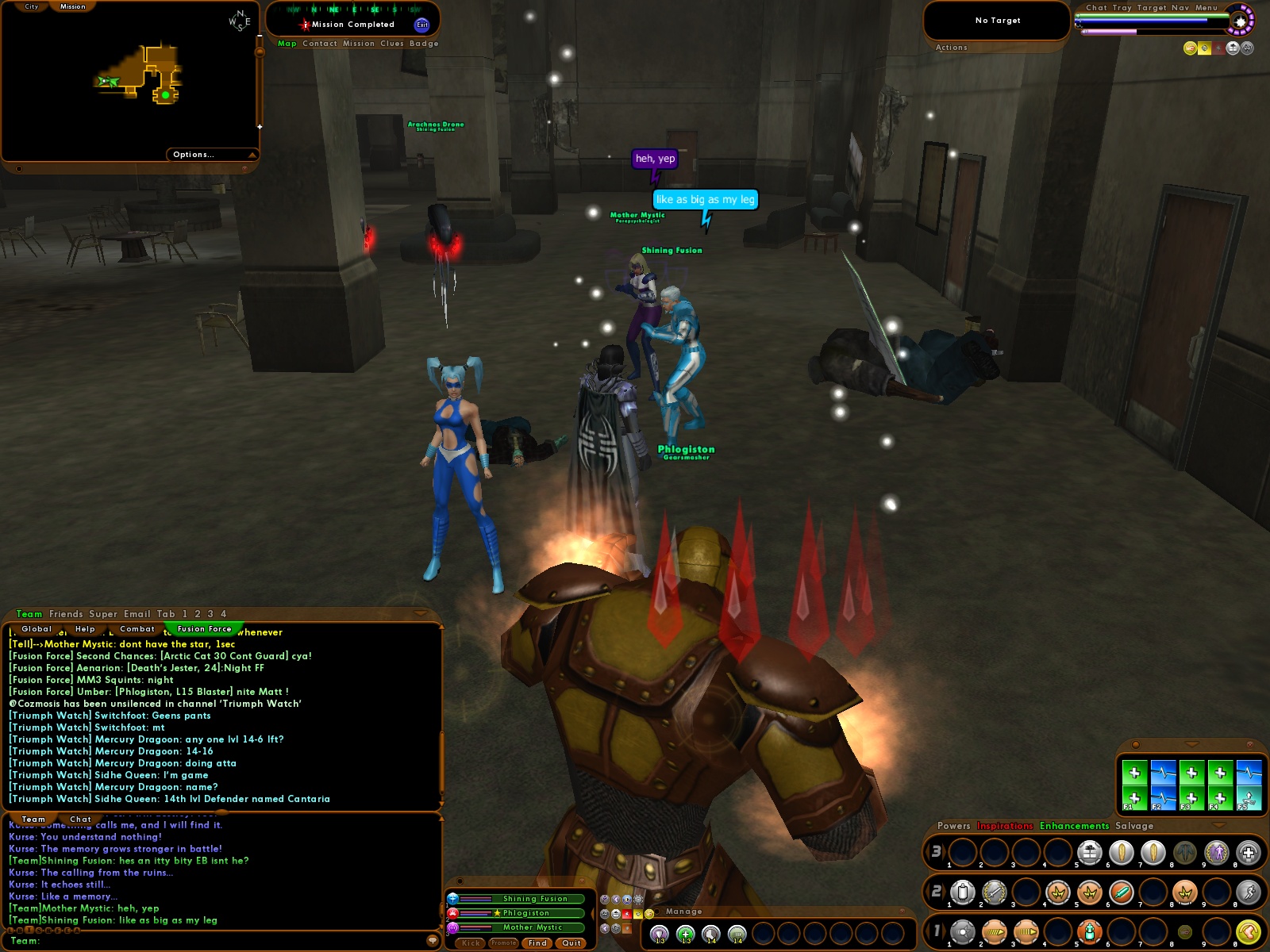
Task: Switch to the Fusion Force chat tab
Action: 205,628
